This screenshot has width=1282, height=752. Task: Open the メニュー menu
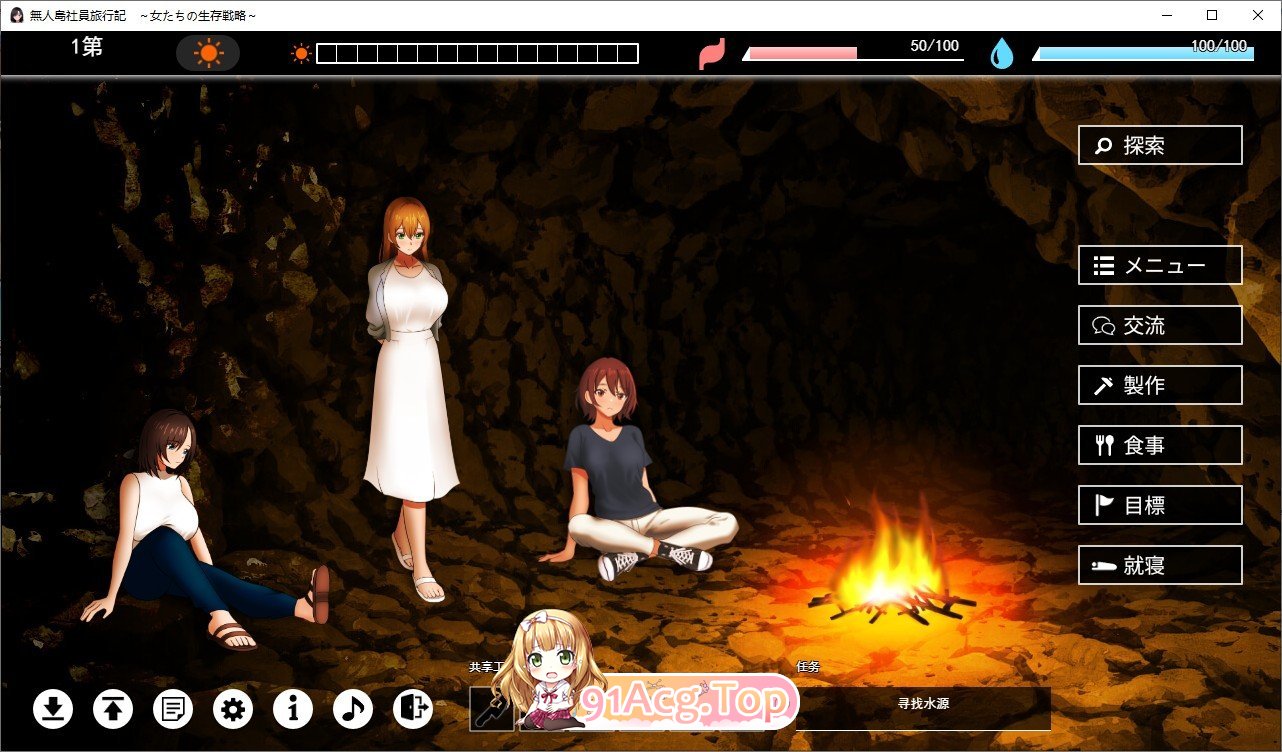tap(1160, 266)
